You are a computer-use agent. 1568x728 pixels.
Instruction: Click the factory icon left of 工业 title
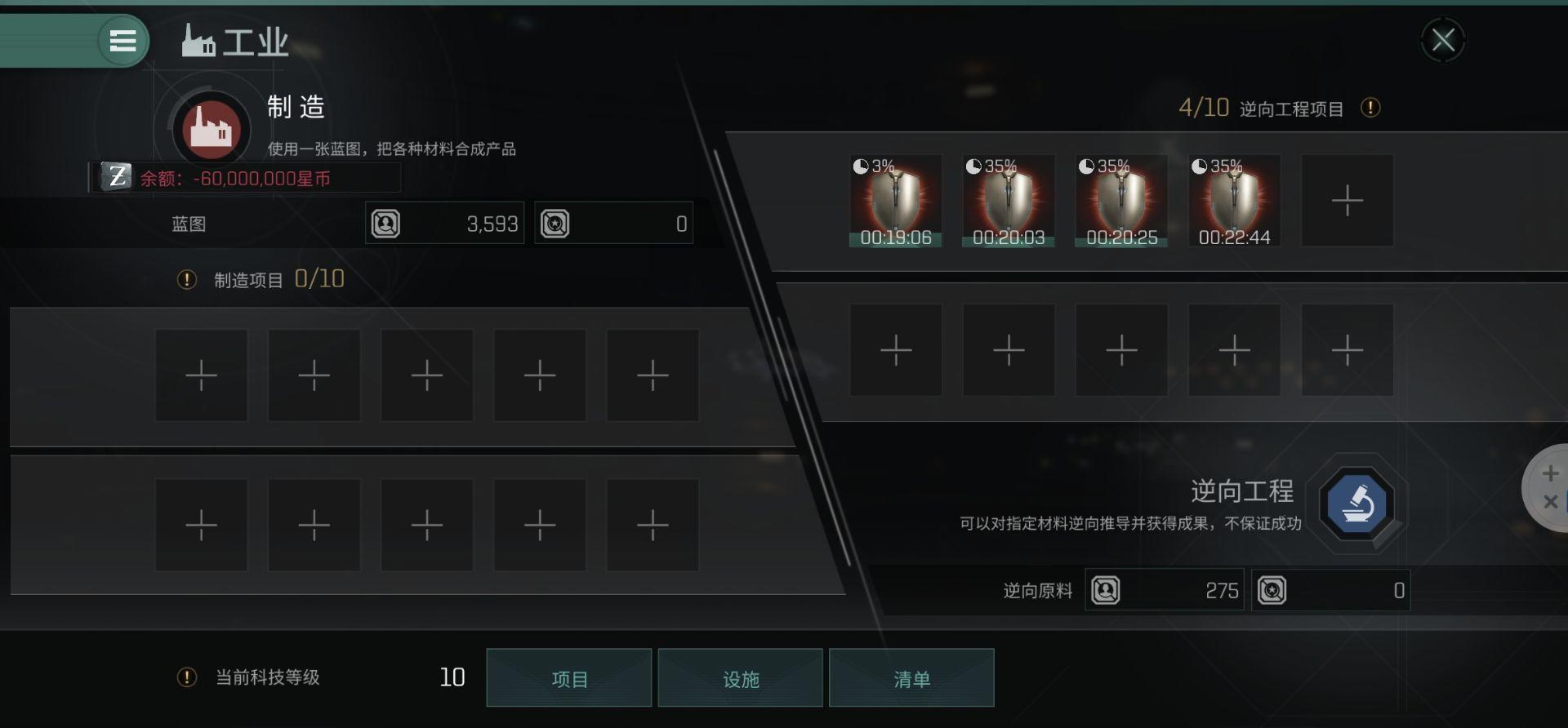197,39
